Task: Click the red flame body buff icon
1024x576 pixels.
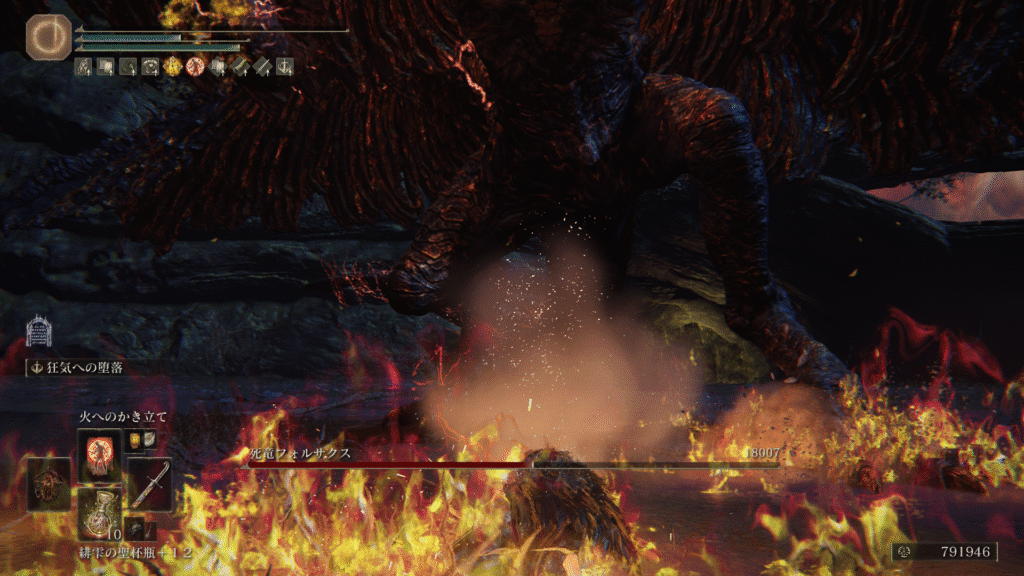Action: pyautogui.click(x=194, y=67)
